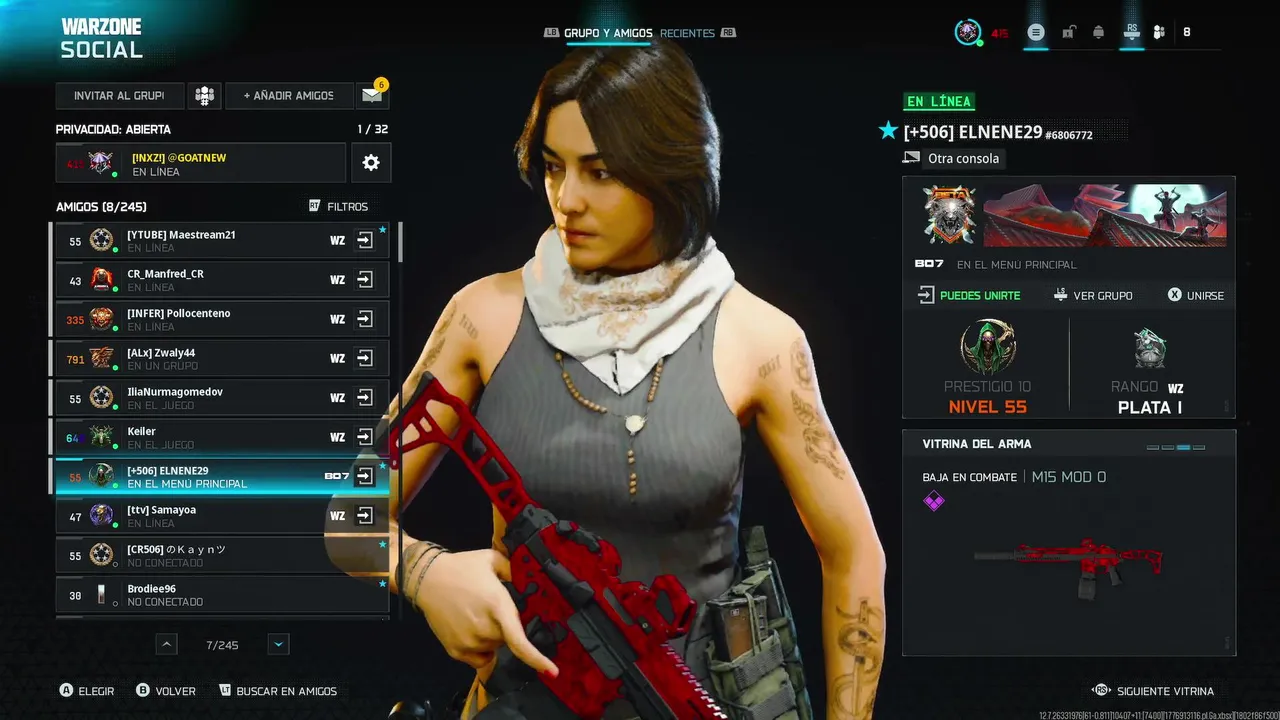
Task: Open the Añadir Amigos option
Action: click(288, 96)
